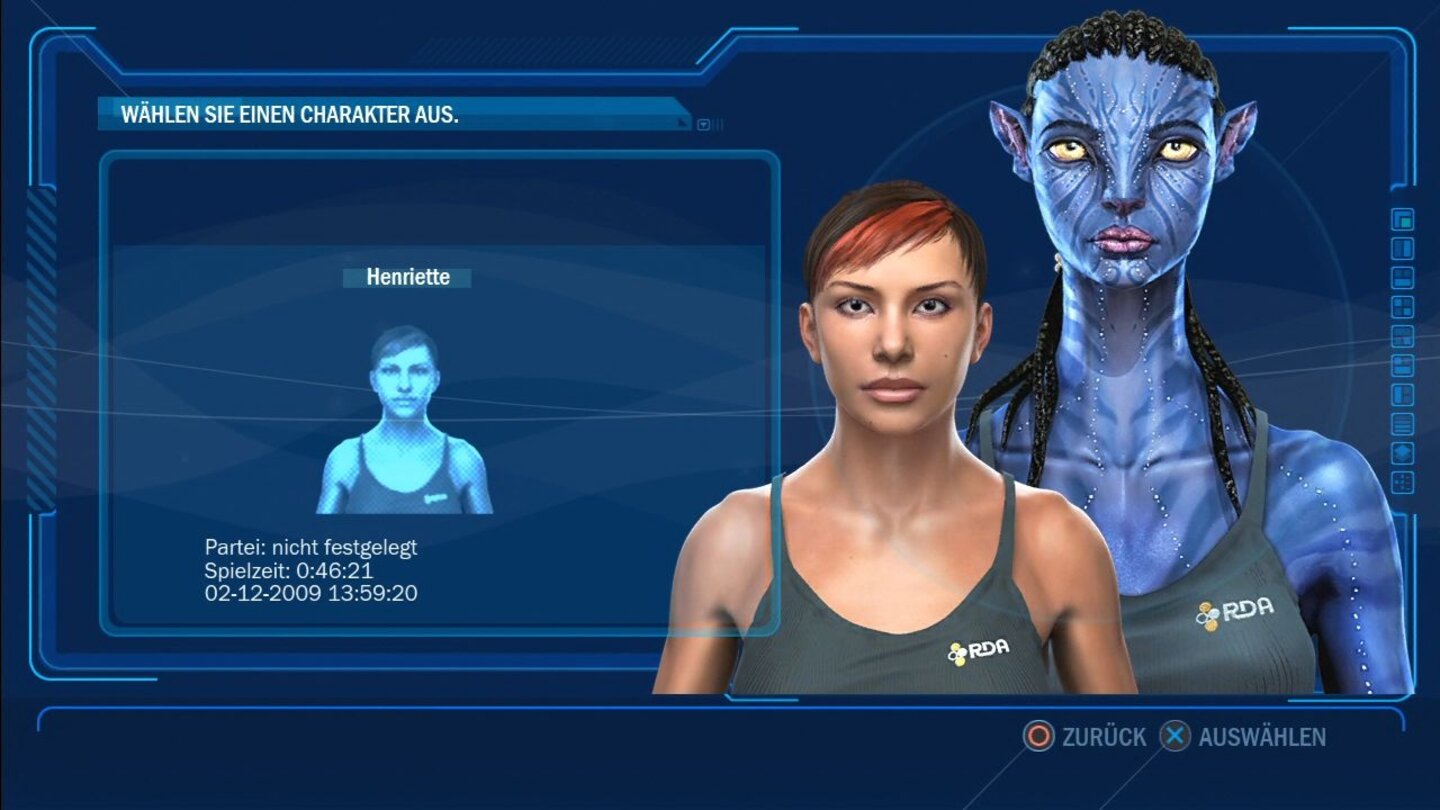Click the Henriette name label
This screenshot has height=810, width=1440.
point(407,277)
